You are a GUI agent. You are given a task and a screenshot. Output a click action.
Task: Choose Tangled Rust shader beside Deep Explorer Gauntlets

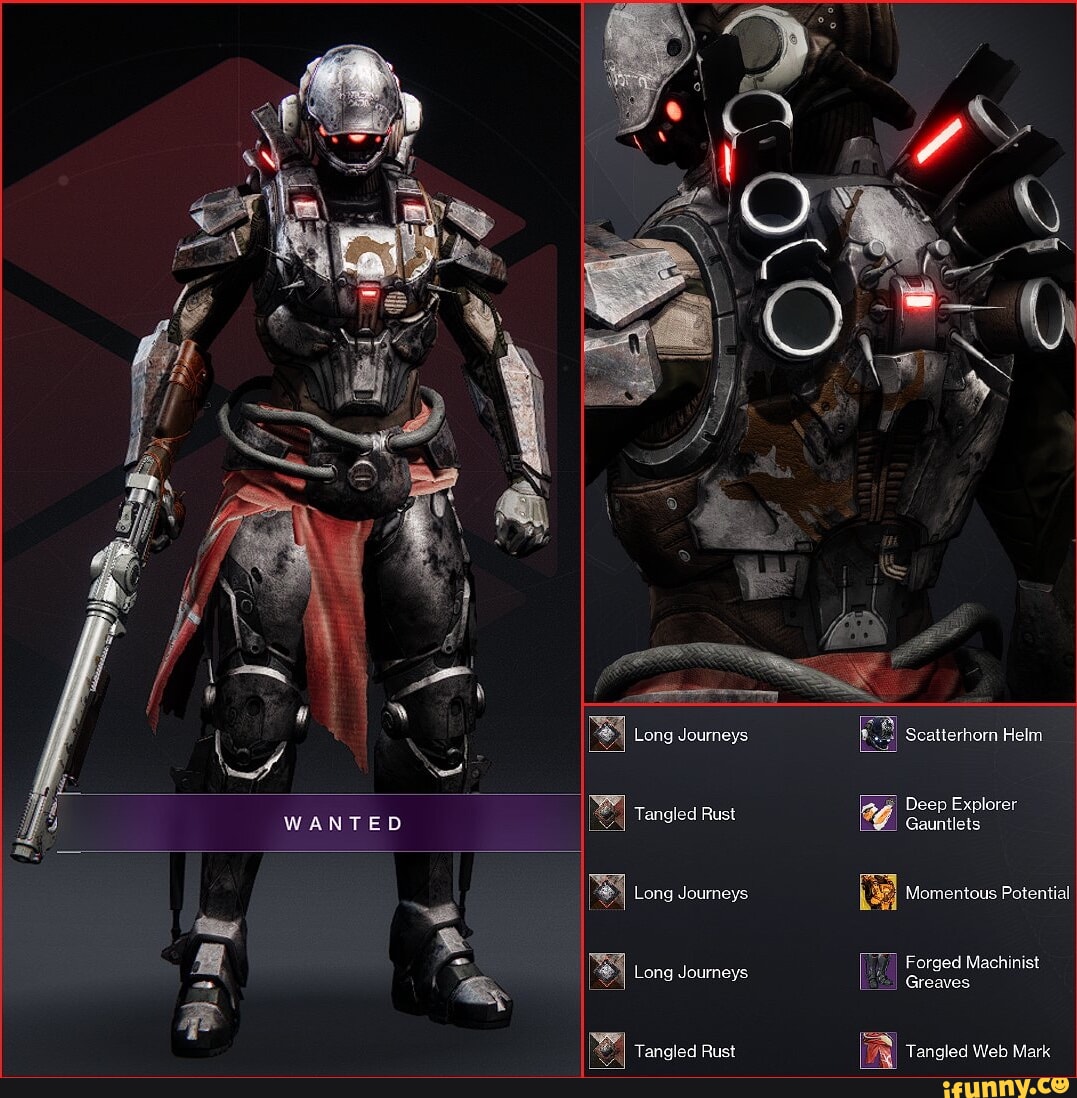[607, 813]
